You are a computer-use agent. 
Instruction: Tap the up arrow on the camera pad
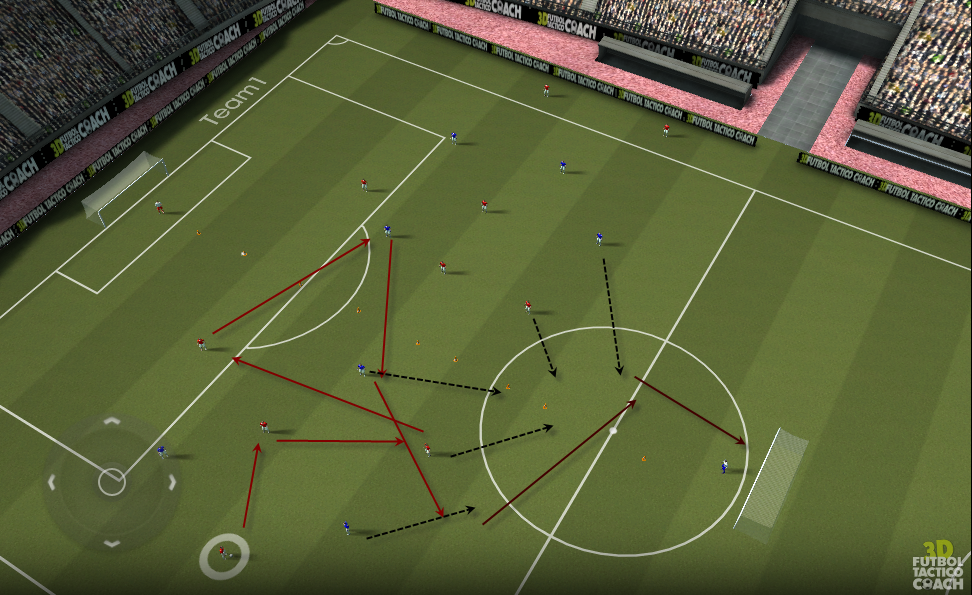(112, 423)
